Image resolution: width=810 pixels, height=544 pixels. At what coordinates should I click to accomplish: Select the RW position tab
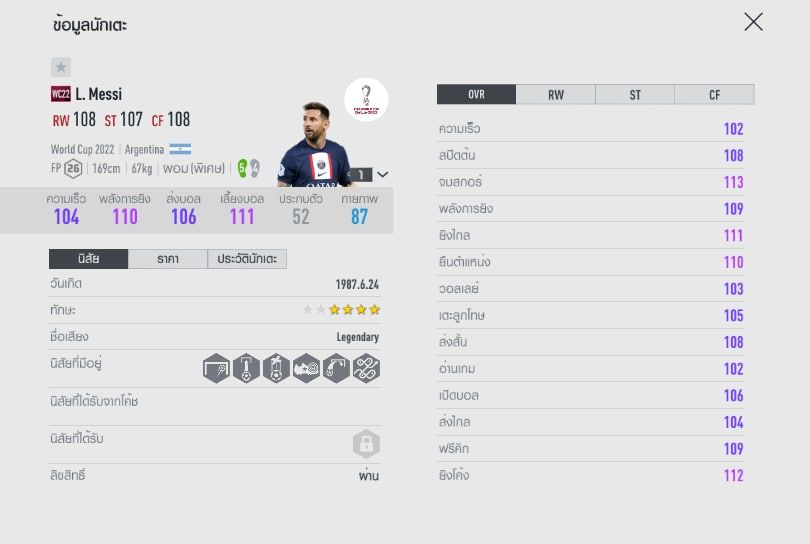tap(556, 95)
